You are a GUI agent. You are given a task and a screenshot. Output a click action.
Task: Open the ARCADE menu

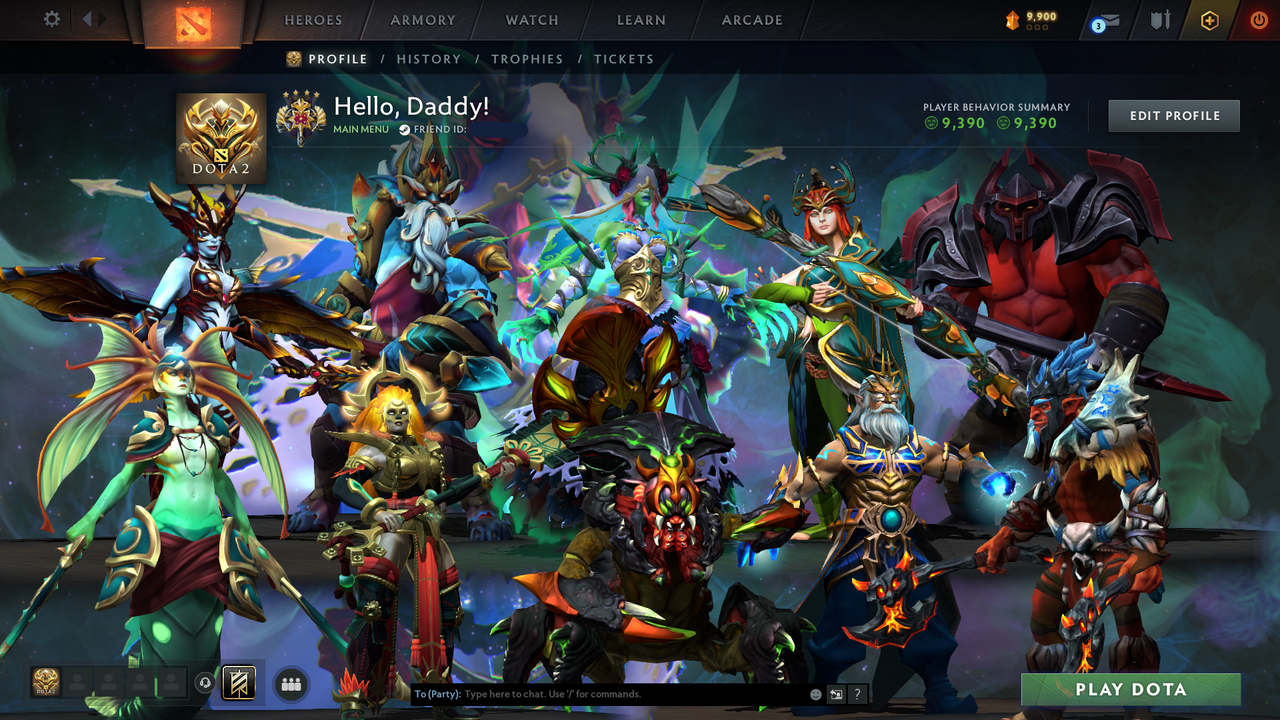pos(751,20)
